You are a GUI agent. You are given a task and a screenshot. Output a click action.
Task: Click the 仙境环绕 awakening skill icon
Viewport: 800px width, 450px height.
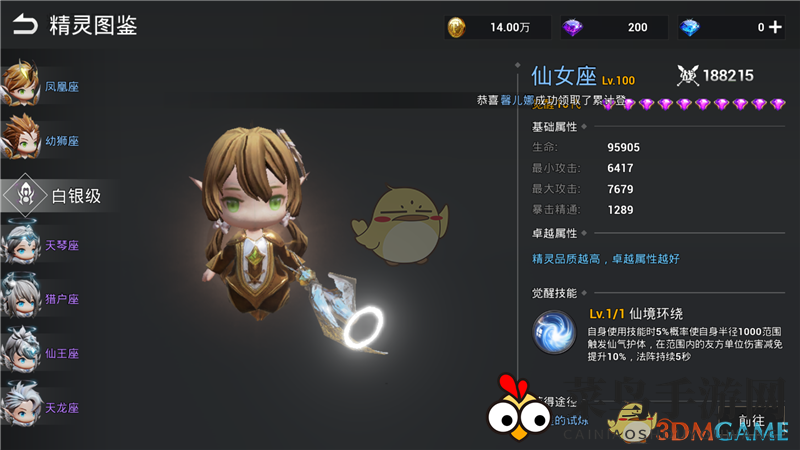554,332
